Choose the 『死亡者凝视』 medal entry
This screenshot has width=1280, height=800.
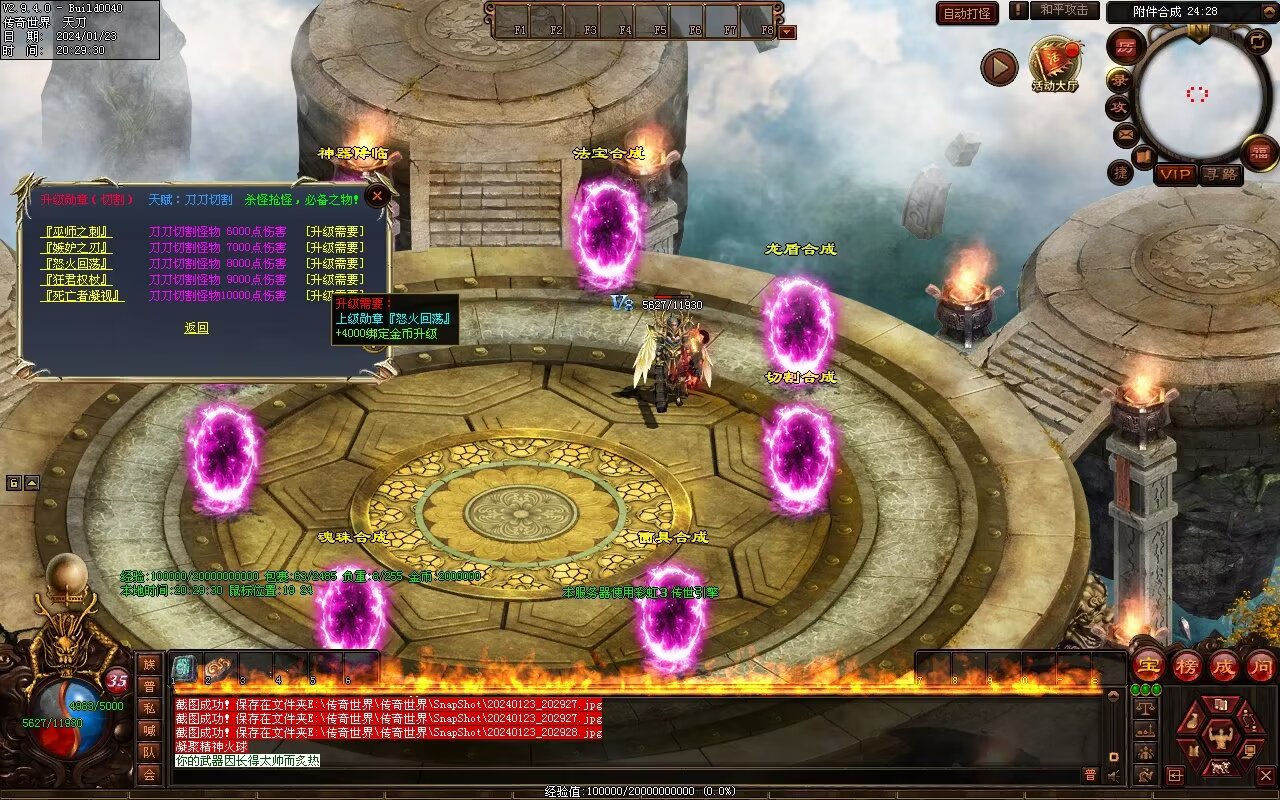[83, 296]
